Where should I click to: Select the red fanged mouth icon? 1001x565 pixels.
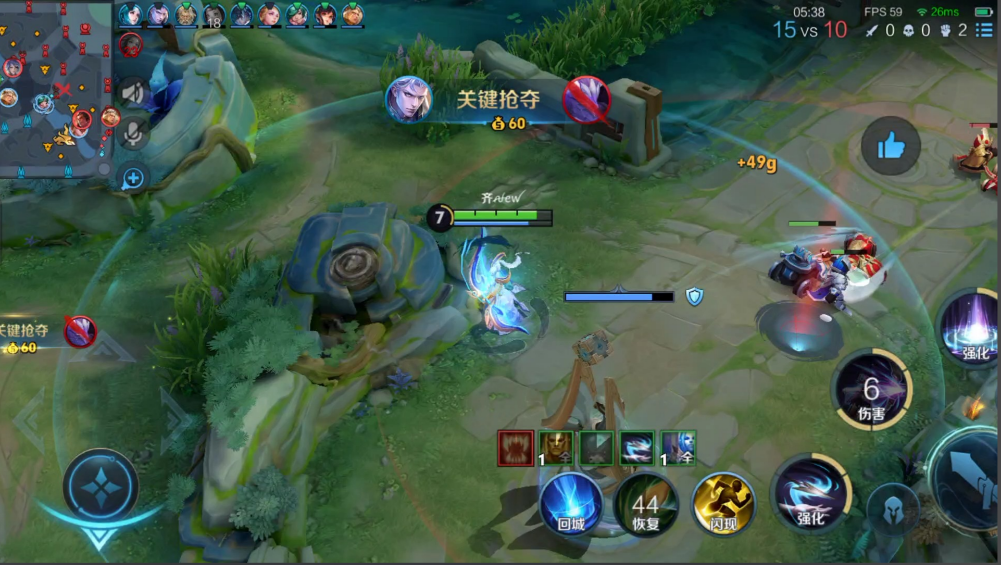point(516,448)
